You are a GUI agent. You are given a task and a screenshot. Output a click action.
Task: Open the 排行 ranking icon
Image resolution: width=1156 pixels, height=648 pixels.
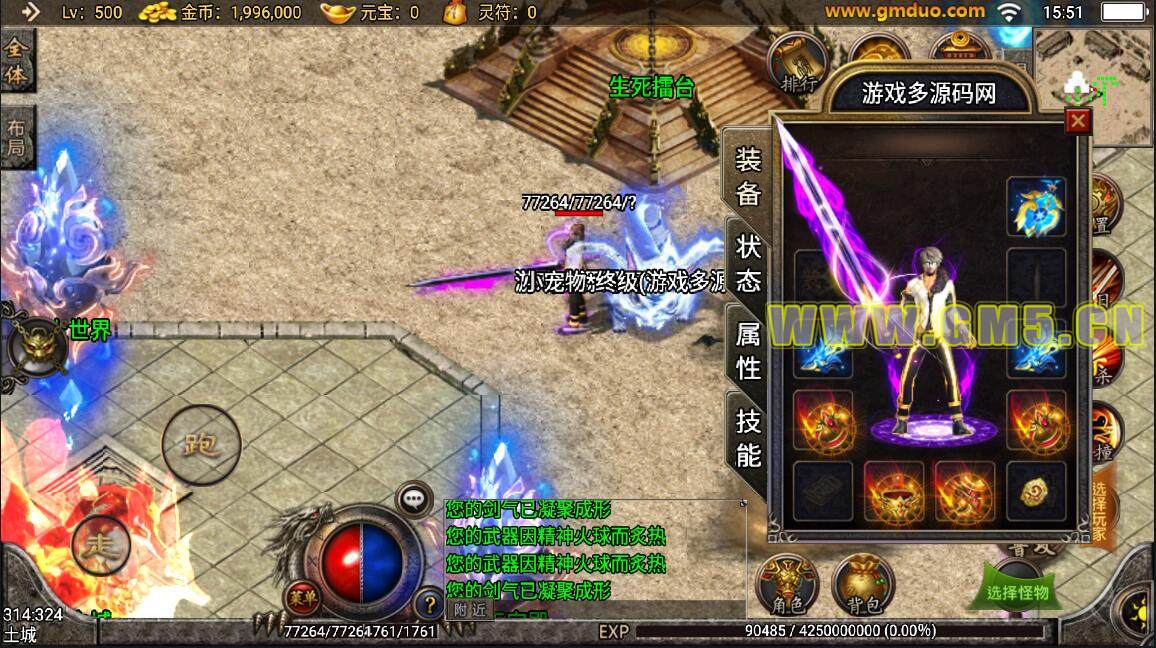(798, 63)
